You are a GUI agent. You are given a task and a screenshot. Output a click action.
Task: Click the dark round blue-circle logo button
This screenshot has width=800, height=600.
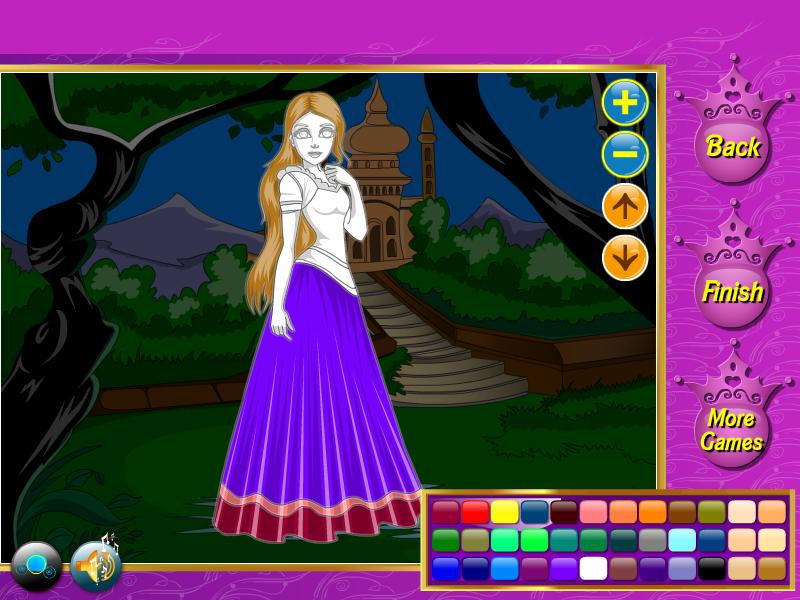click(x=37, y=567)
